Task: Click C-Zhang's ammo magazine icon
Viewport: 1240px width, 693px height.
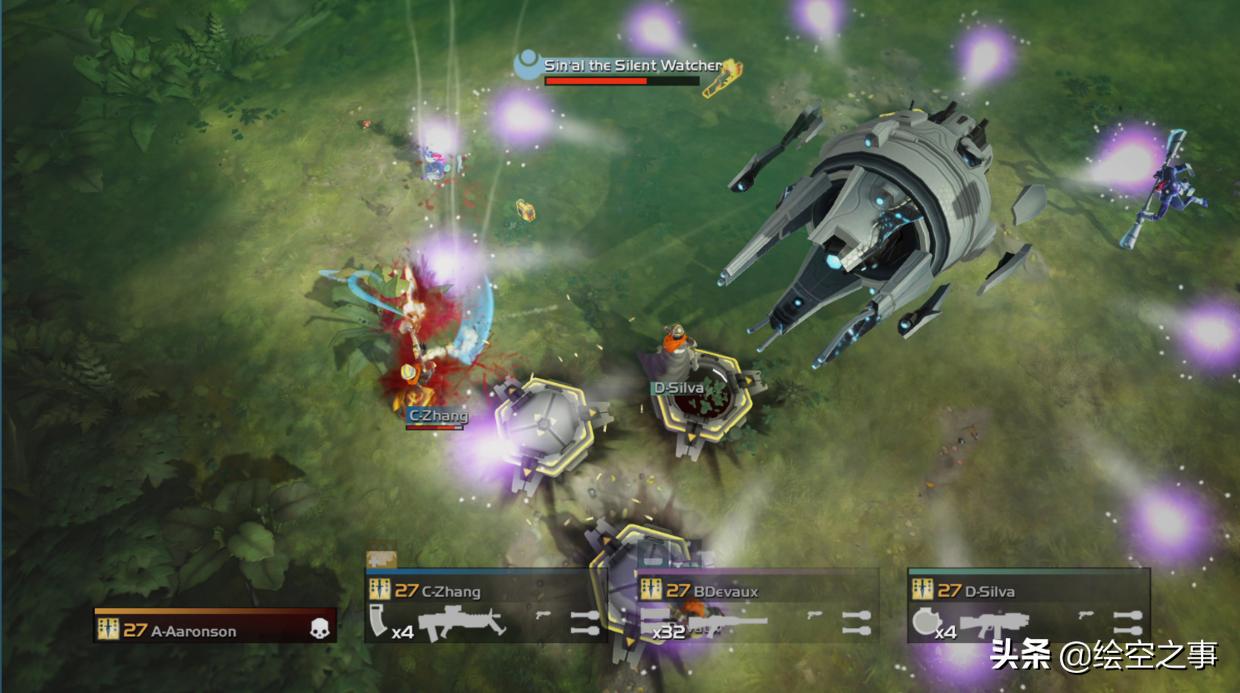Action: (x=378, y=620)
